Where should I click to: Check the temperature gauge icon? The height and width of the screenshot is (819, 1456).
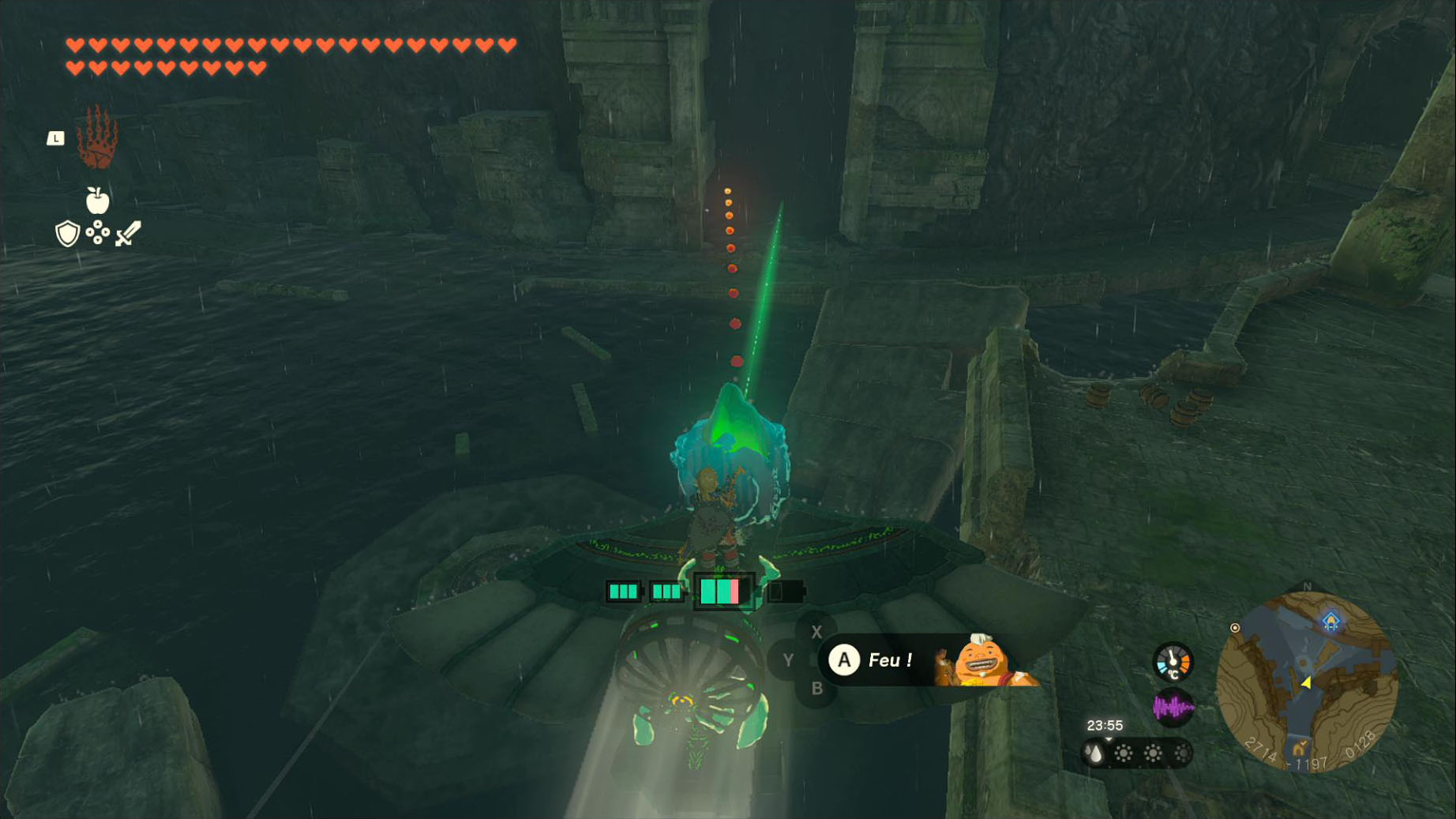1173,662
